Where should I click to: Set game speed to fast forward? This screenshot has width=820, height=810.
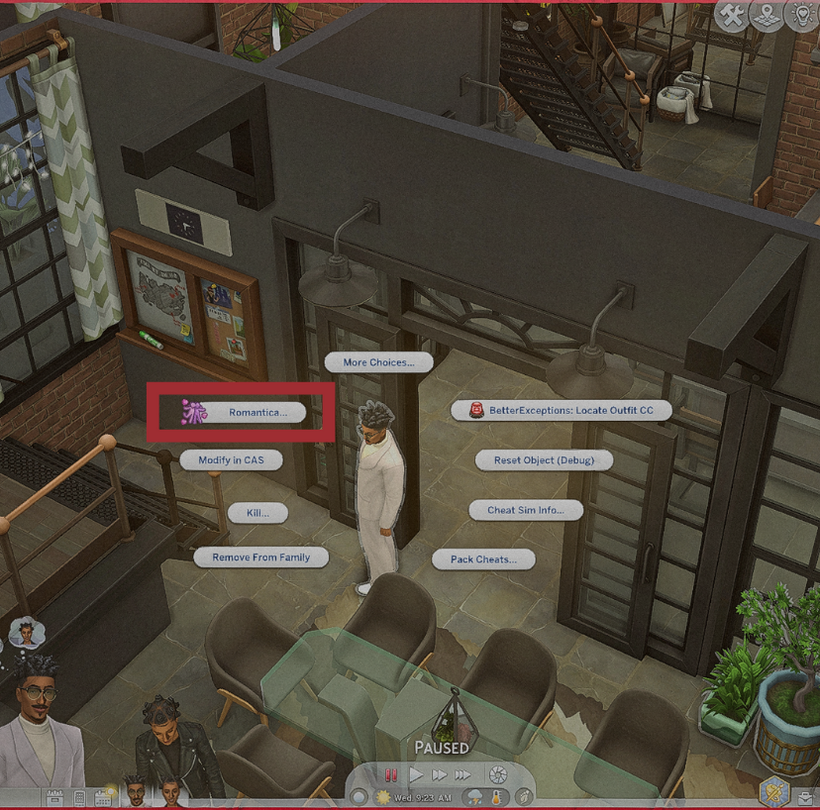coord(439,774)
